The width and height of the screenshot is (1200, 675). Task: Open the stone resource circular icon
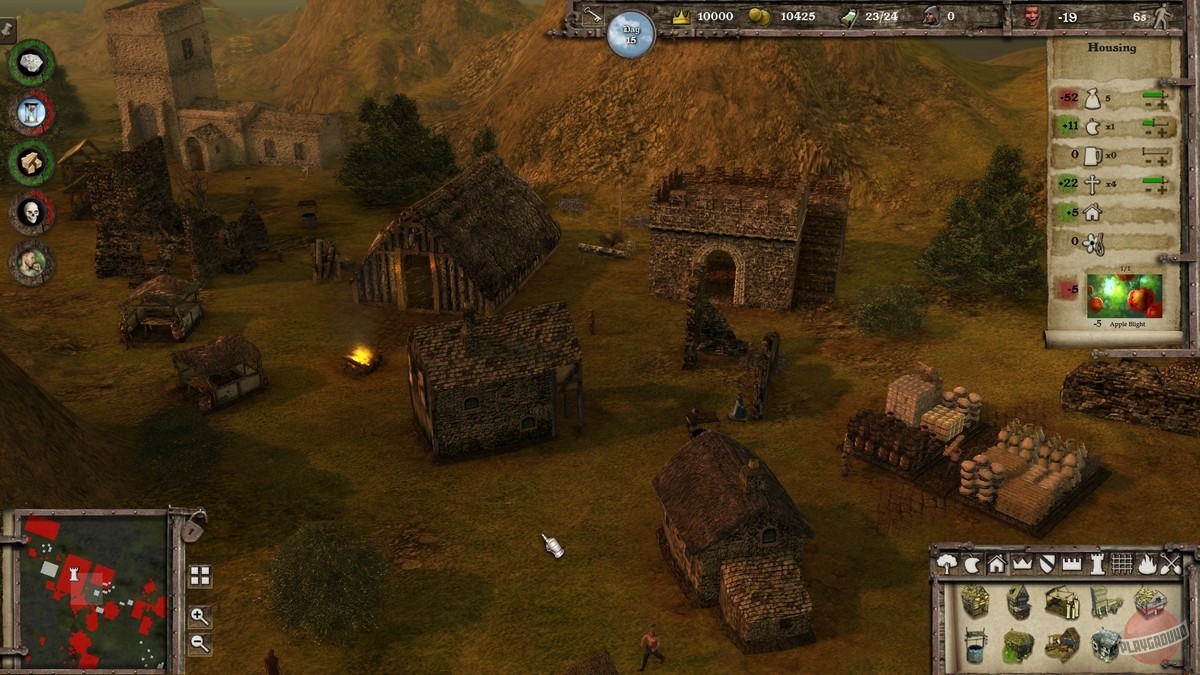[x=31, y=62]
